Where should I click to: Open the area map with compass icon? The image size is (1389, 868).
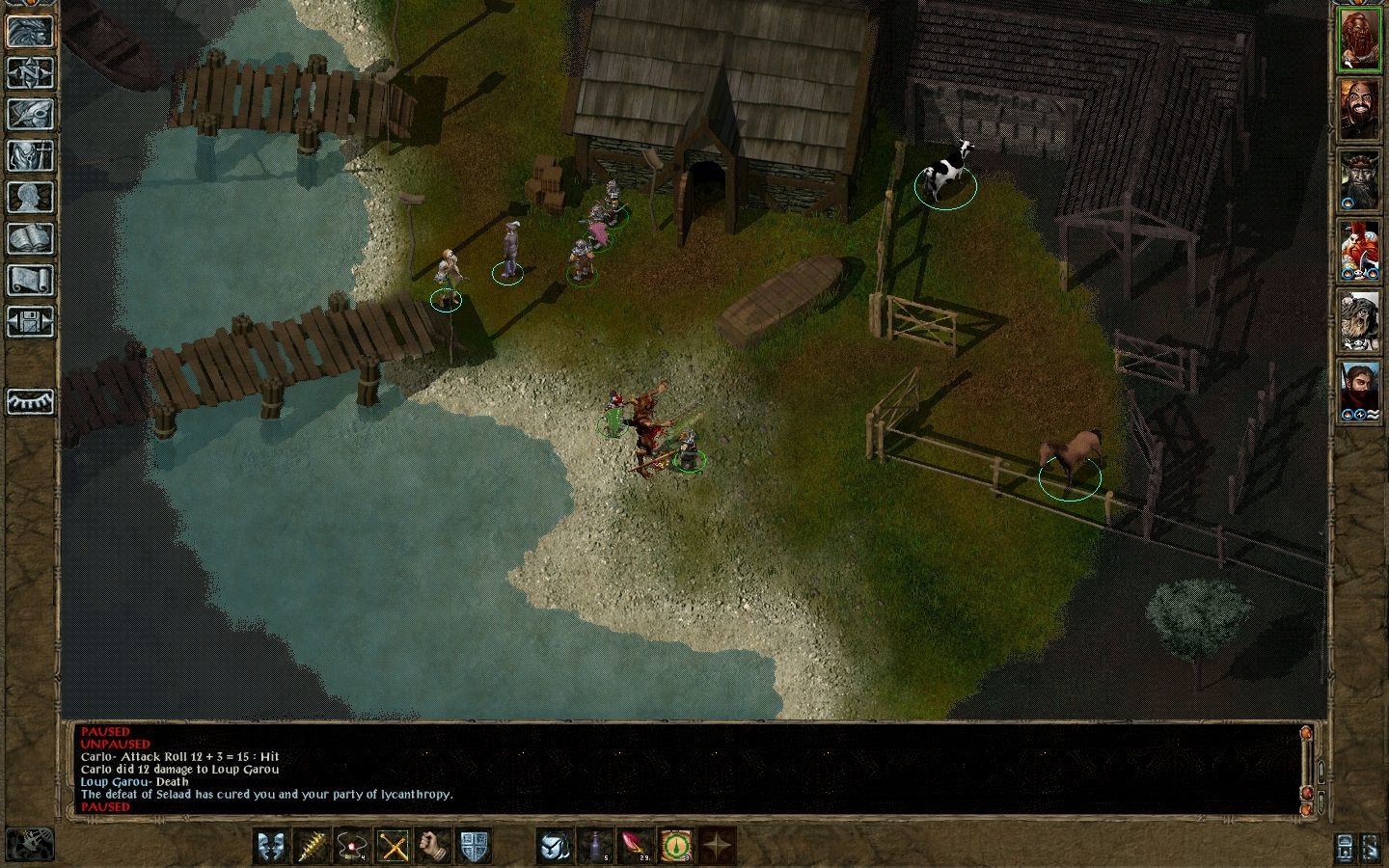tap(30, 73)
